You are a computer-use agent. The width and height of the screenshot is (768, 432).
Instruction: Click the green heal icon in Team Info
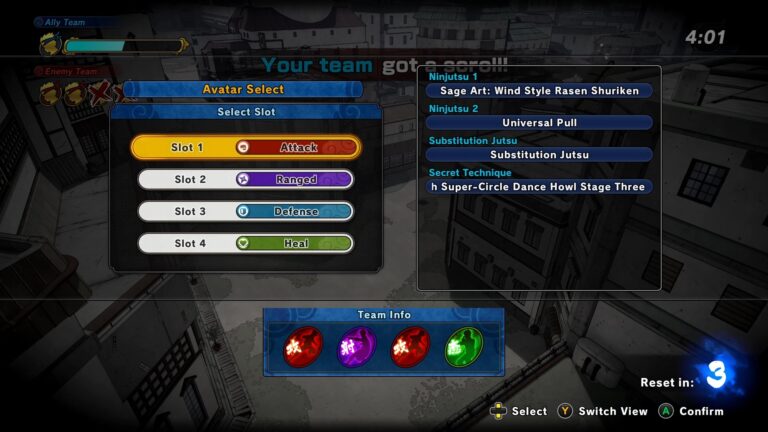pos(463,347)
